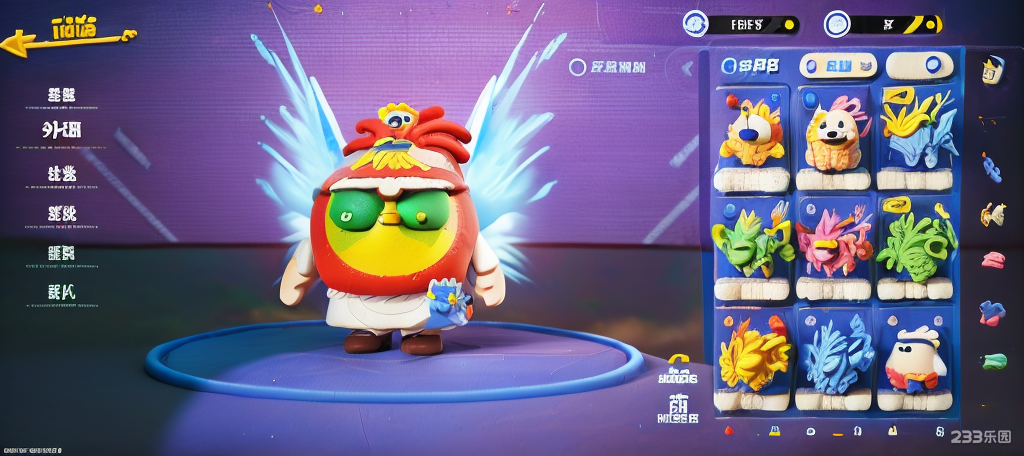Select the white bird with headband tile

click(916, 358)
